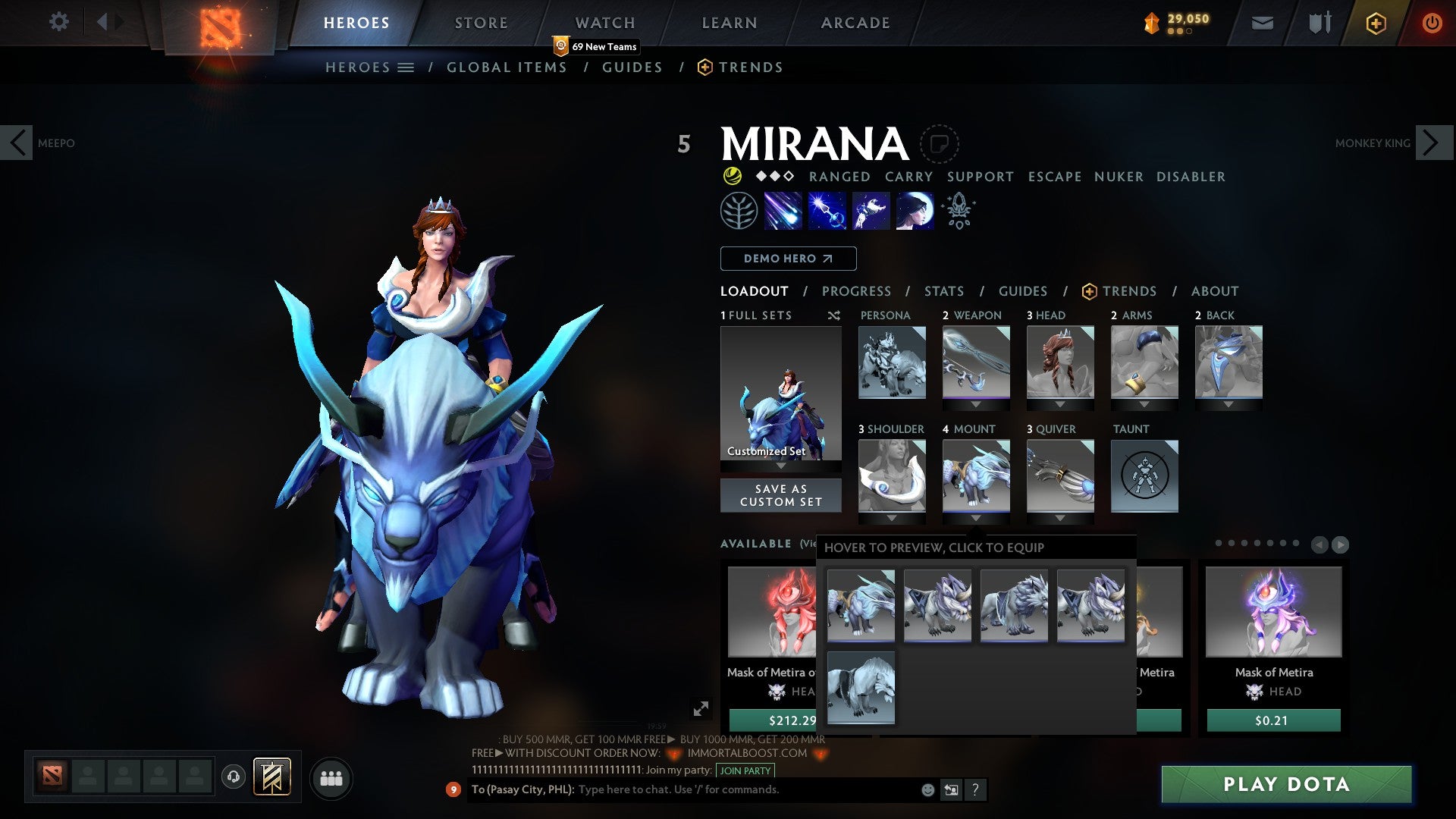Toggle shuffle on the Full Sets loadout
The image size is (1456, 819).
[834, 316]
